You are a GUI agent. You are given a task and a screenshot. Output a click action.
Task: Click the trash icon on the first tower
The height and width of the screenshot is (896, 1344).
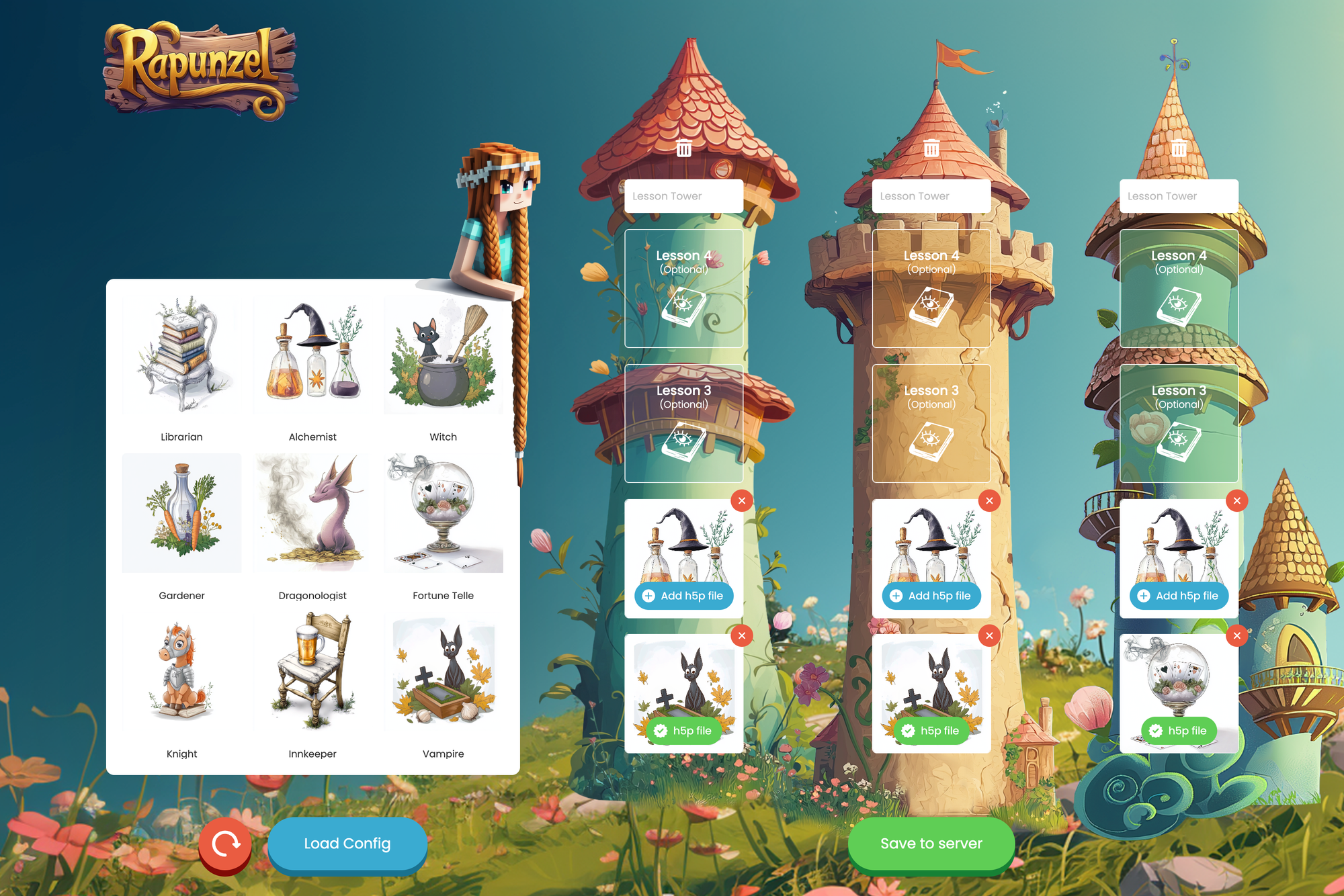683,149
